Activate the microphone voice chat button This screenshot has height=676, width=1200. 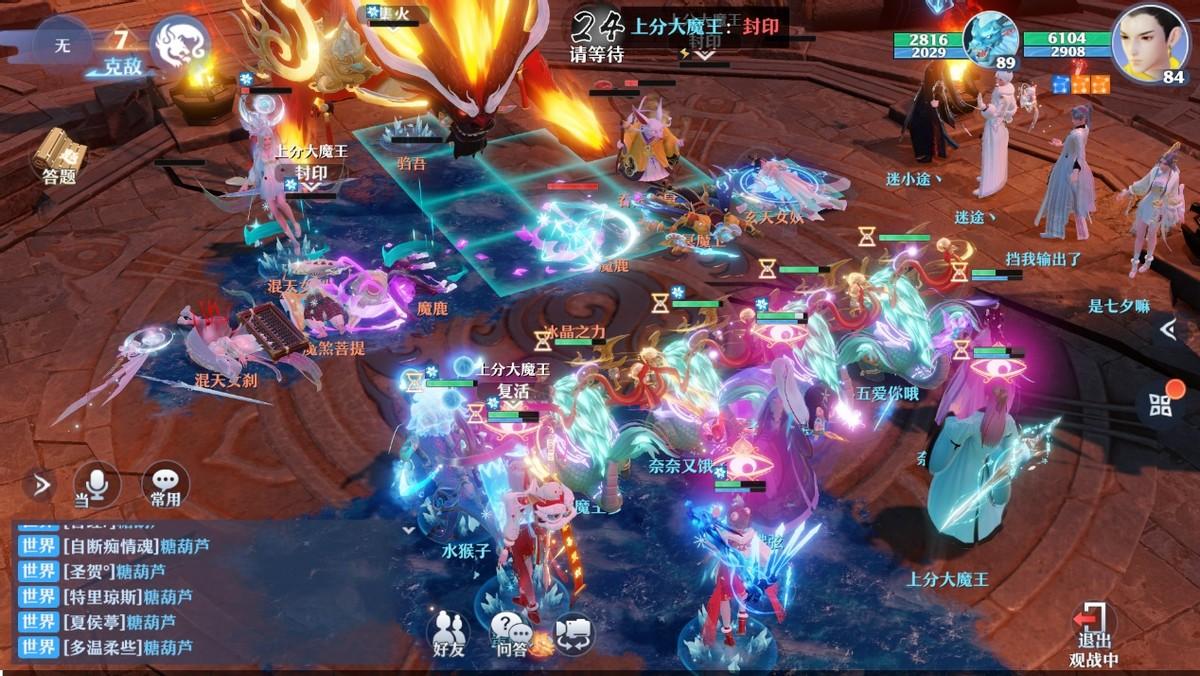[x=96, y=485]
